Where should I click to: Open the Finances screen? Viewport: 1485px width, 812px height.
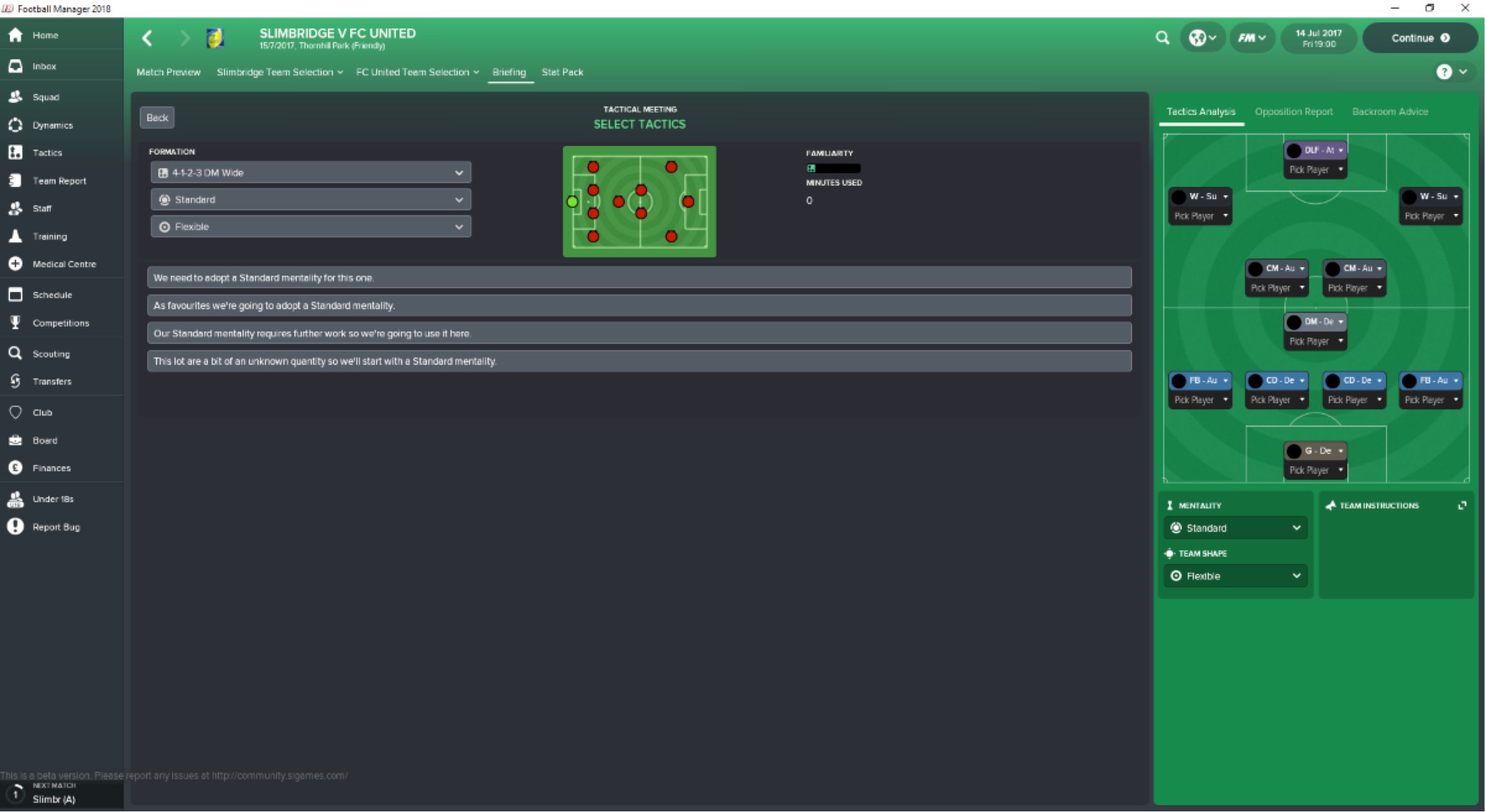coord(52,467)
